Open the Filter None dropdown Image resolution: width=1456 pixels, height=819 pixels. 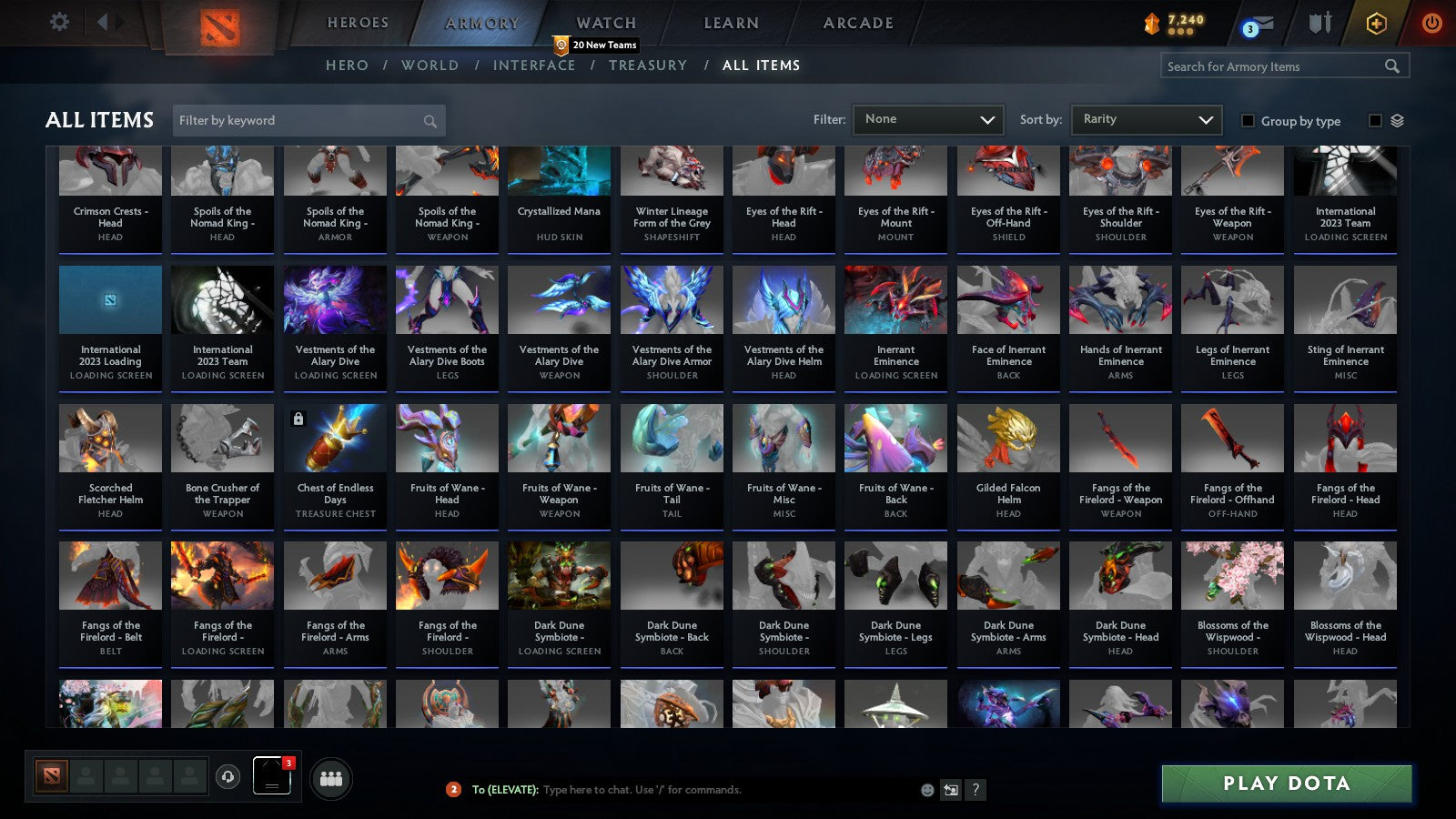(x=927, y=119)
